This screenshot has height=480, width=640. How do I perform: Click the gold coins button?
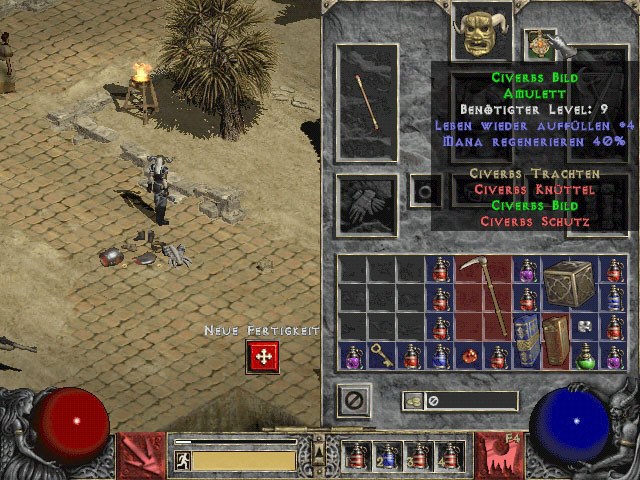coord(413,401)
